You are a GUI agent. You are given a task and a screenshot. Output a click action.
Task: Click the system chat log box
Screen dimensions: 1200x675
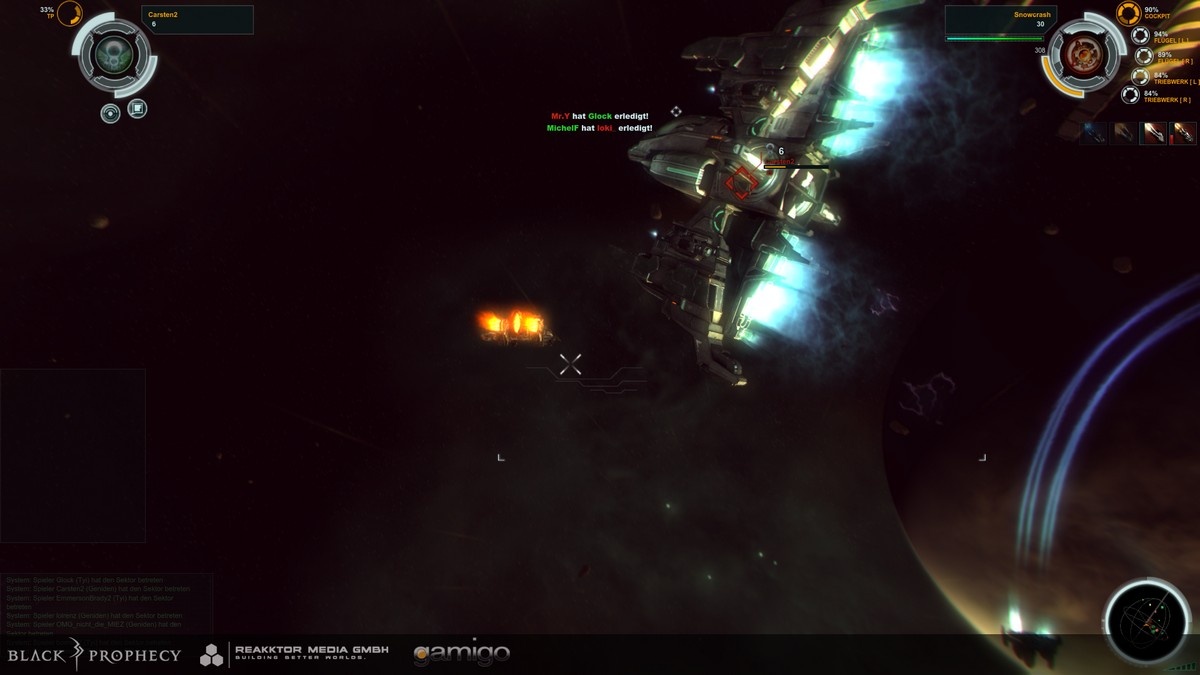coord(106,603)
